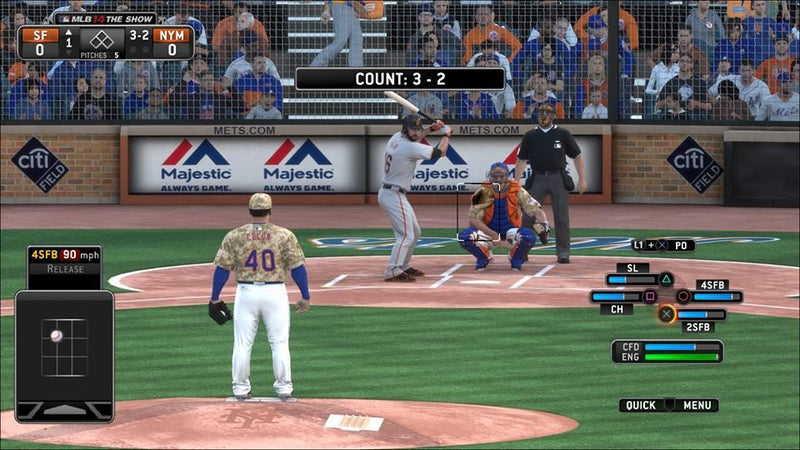This screenshot has width=800, height=450.
Task: Click the strike zone grid in pitch panel
Action: coord(64,347)
